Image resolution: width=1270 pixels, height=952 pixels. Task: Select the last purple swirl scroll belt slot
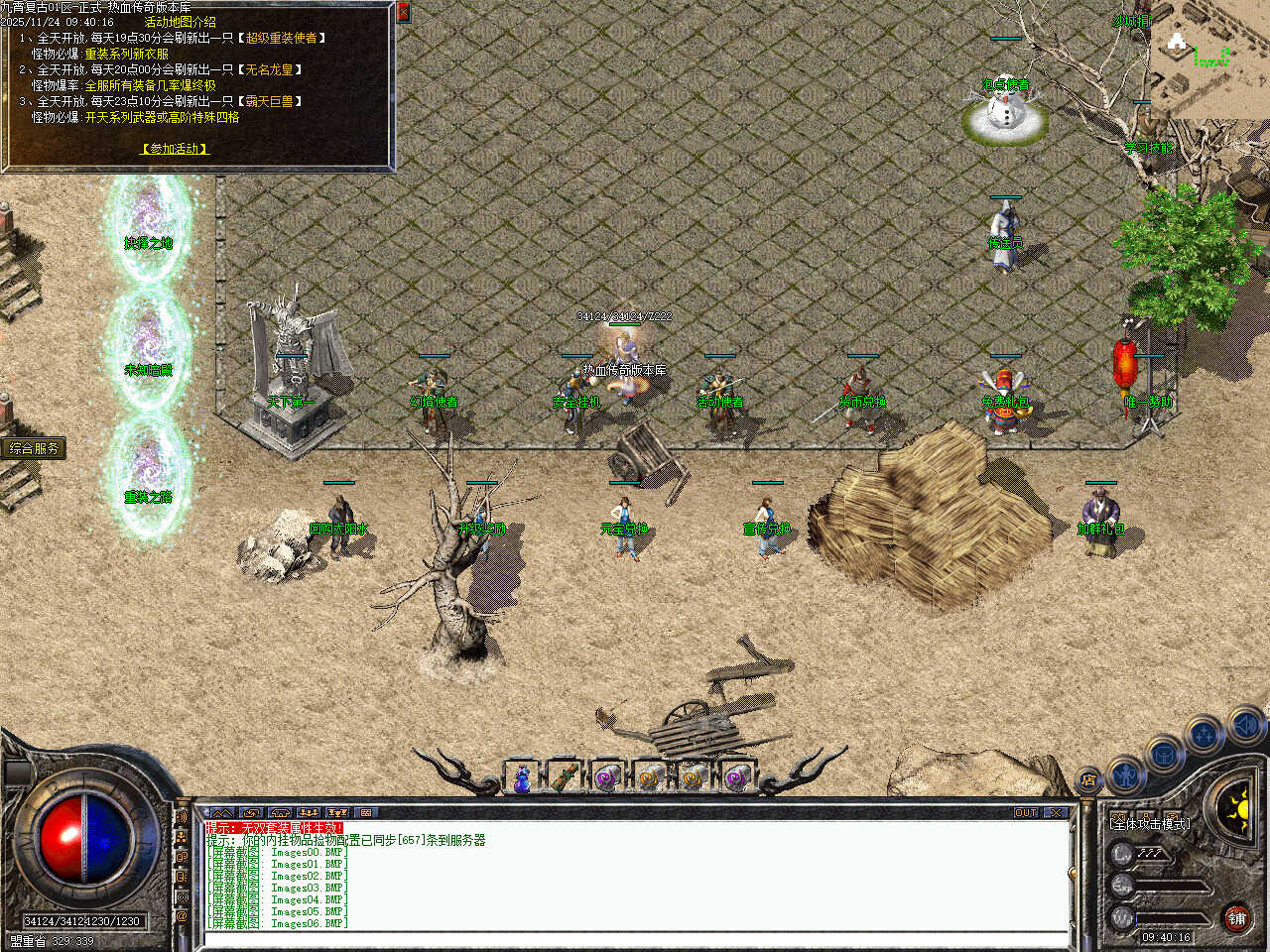point(737,778)
